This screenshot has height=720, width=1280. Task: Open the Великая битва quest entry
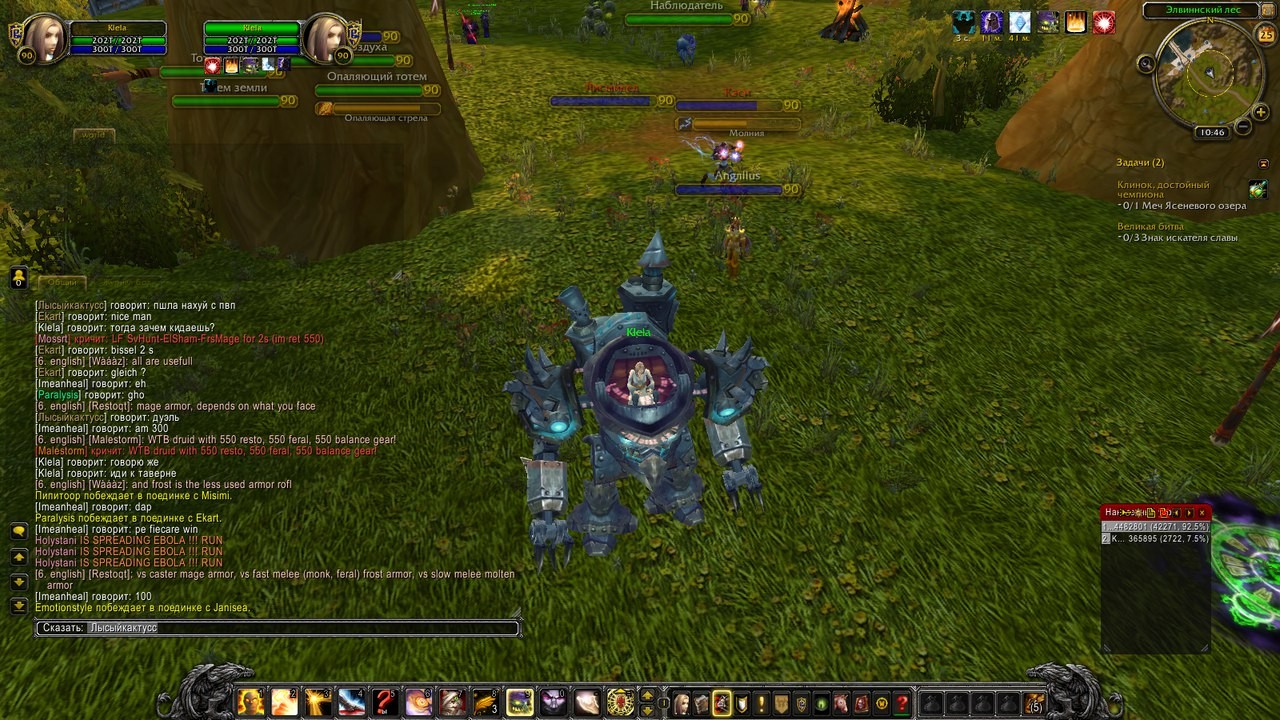tap(1150, 227)
